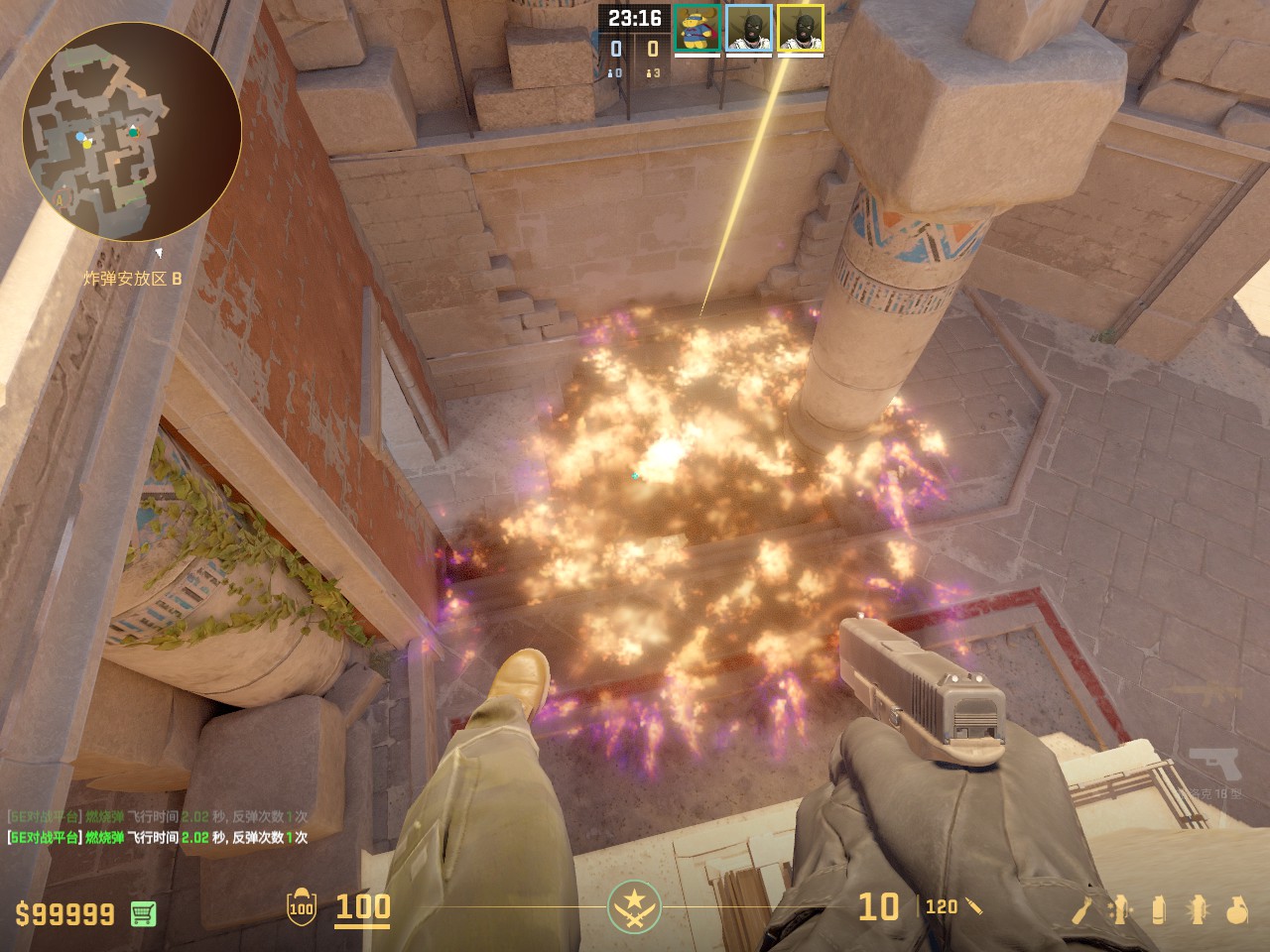
Task: Select the blue-framed masked player avatar
Action: (x=749, y=28)
